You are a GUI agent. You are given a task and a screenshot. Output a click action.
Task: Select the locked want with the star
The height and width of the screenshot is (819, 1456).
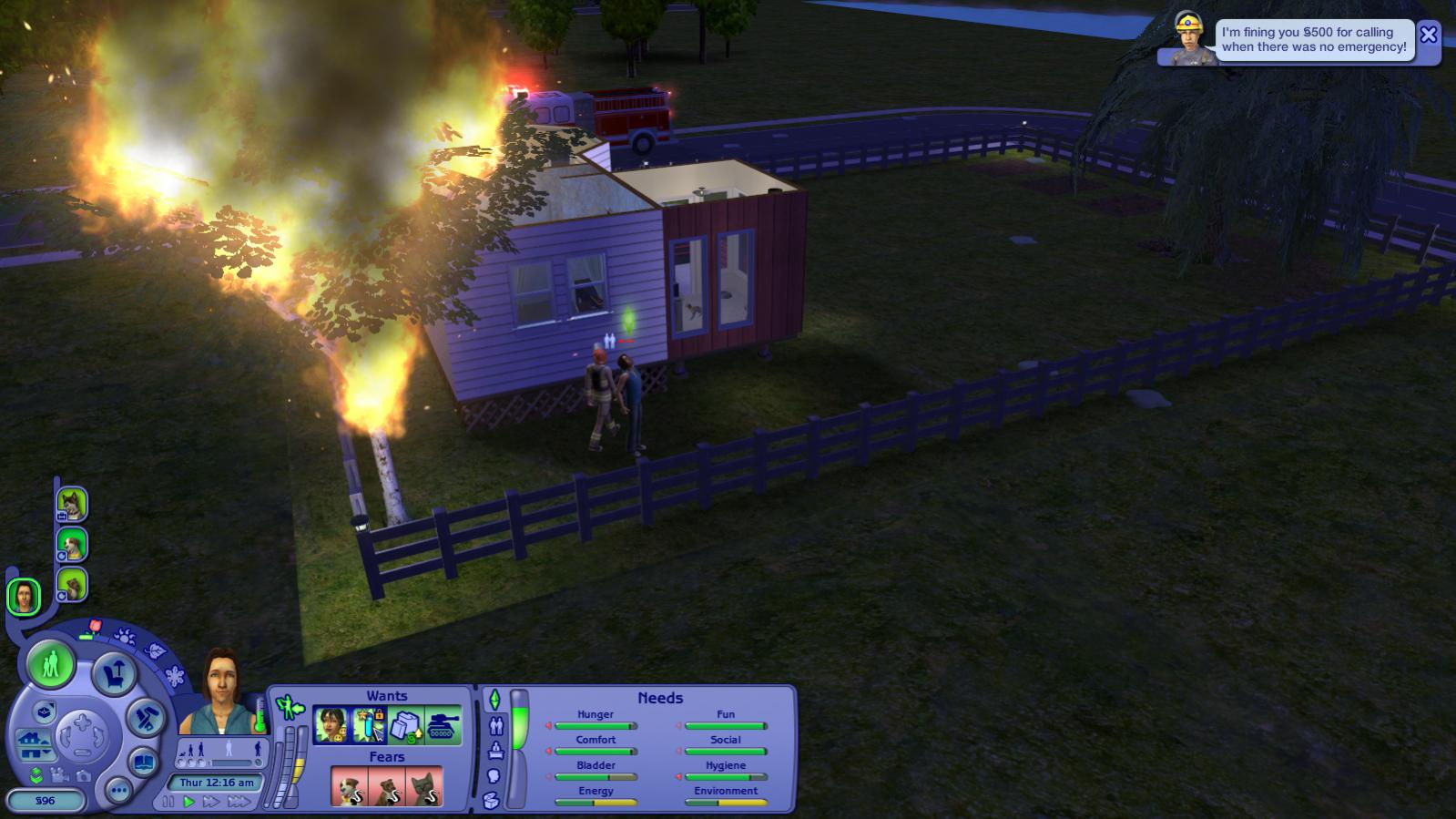point(369,726)
